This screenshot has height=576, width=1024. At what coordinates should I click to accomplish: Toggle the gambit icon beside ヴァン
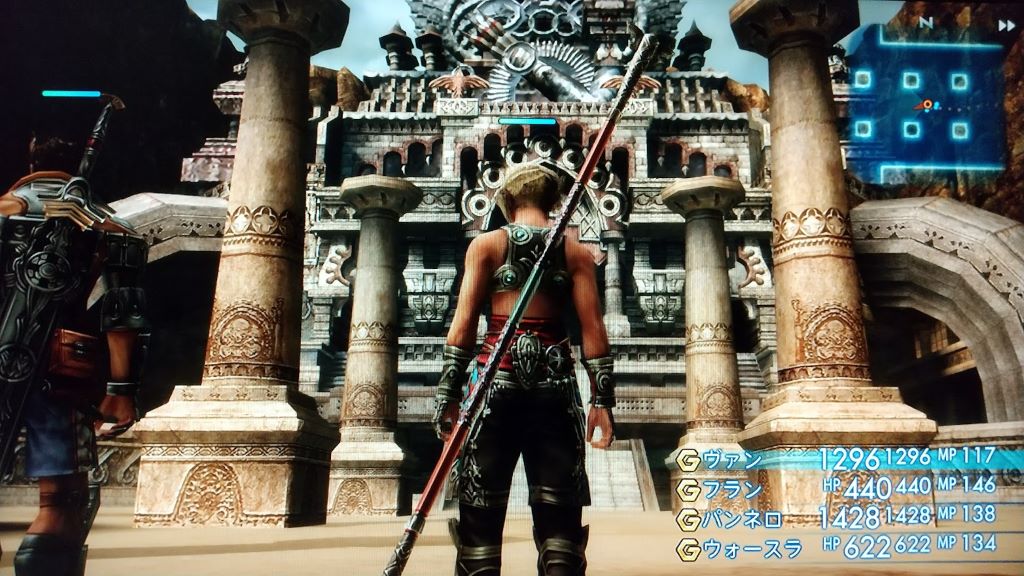click(688, 460)
